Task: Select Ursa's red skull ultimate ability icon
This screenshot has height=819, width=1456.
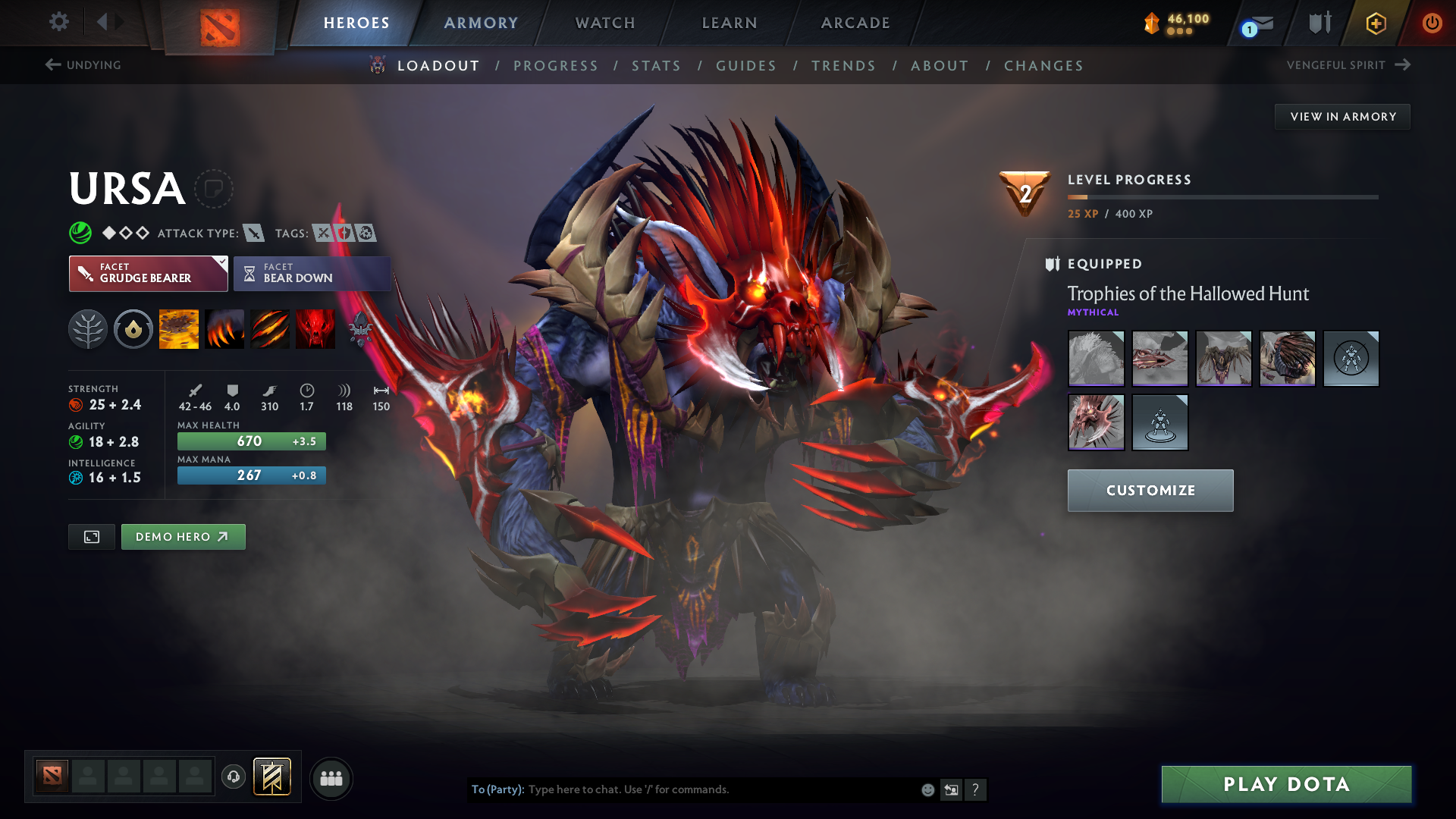Action: pos(315,328)
